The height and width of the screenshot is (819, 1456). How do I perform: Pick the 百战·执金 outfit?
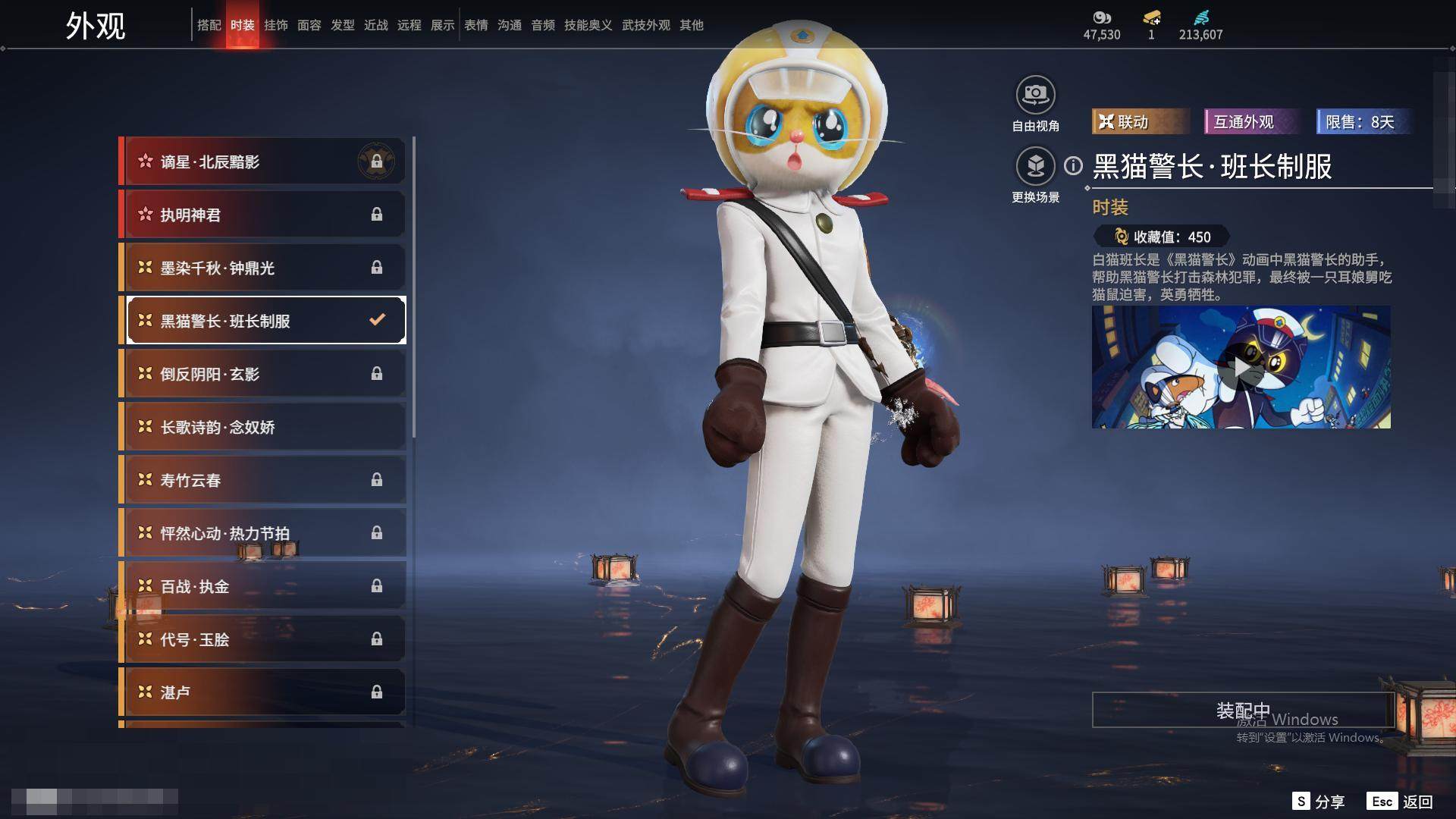[262, 586]
